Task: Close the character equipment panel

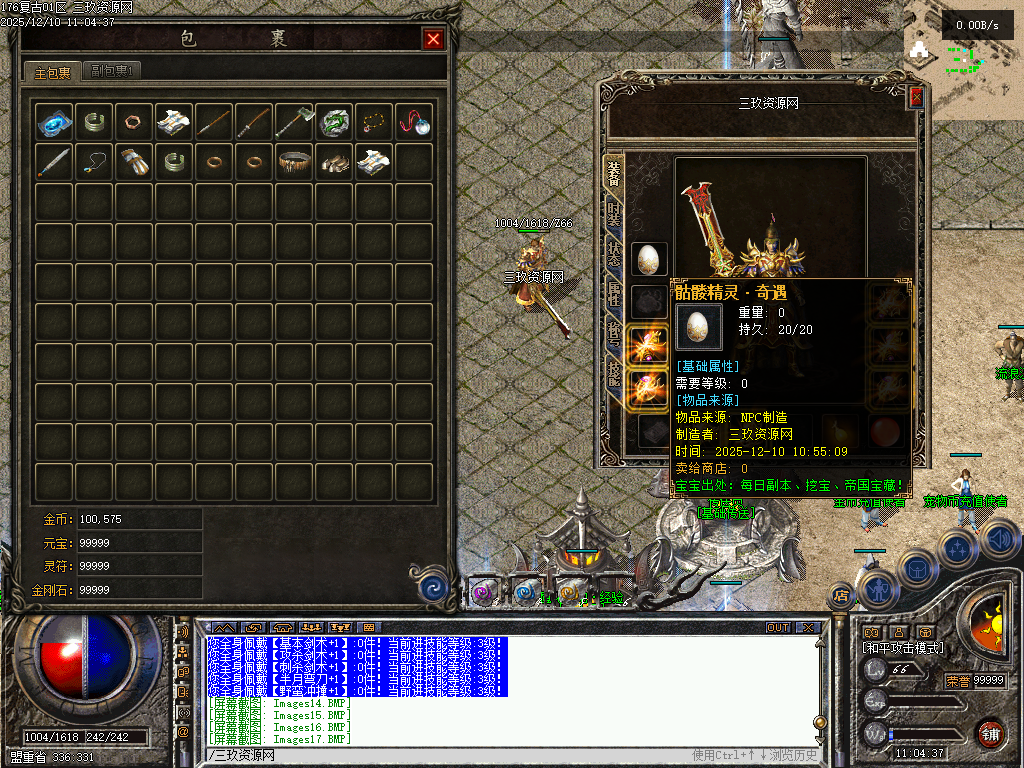Action: pyautogui.click(x=916, y=98)
